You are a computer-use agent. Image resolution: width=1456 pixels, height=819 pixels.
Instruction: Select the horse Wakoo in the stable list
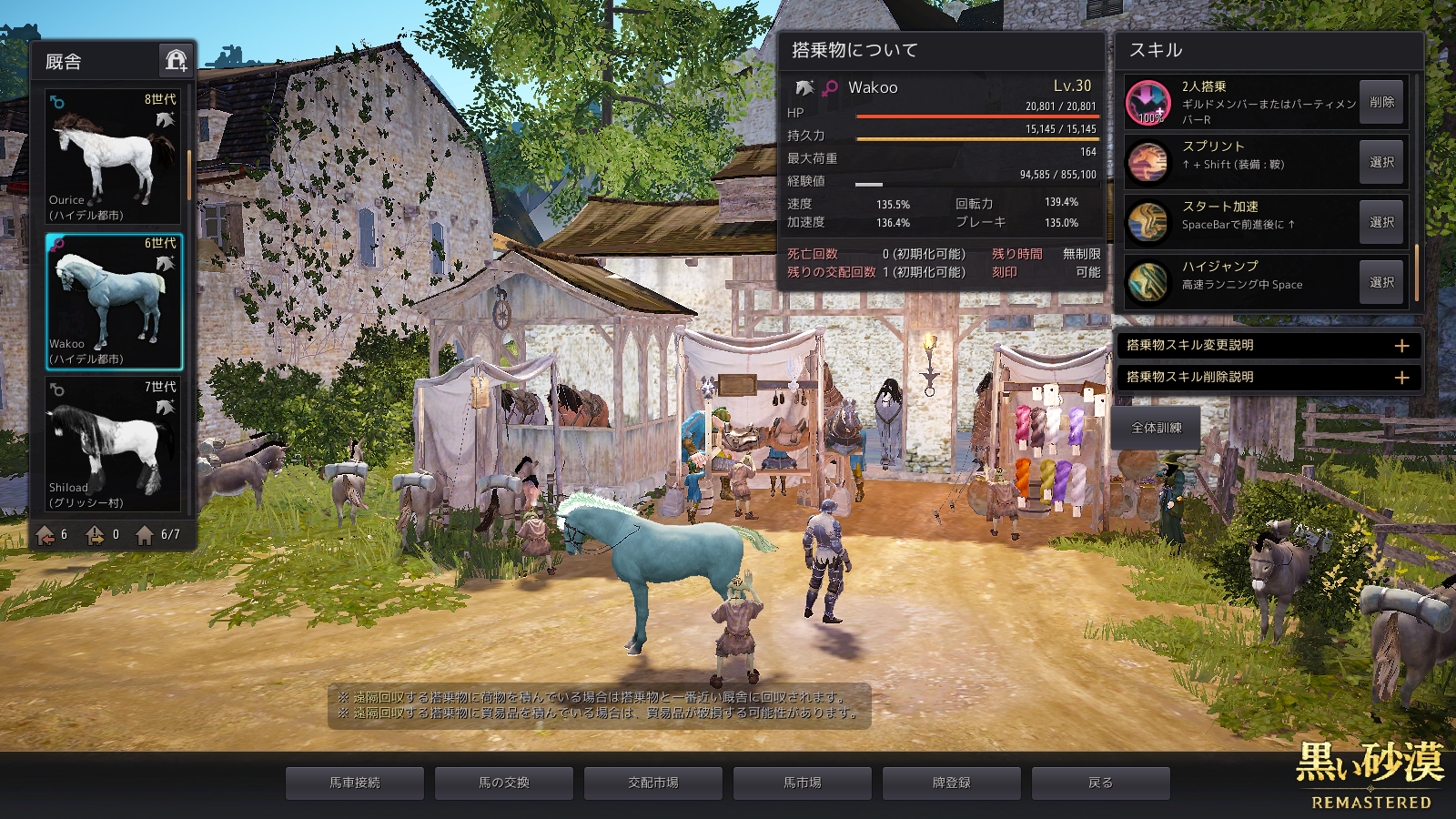coord(114,301)
